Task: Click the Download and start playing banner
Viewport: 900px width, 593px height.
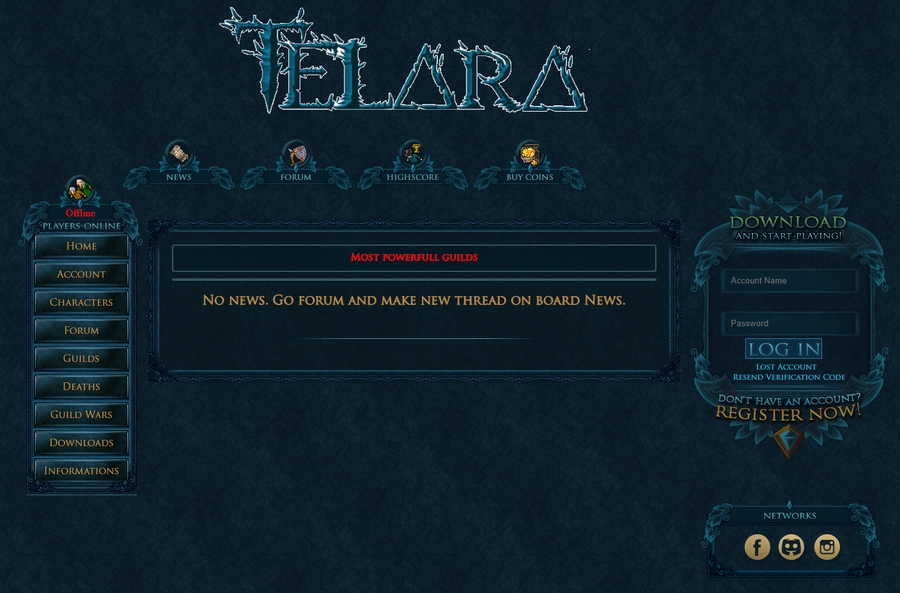Action: pyautogui.click(x=788, y=226)
